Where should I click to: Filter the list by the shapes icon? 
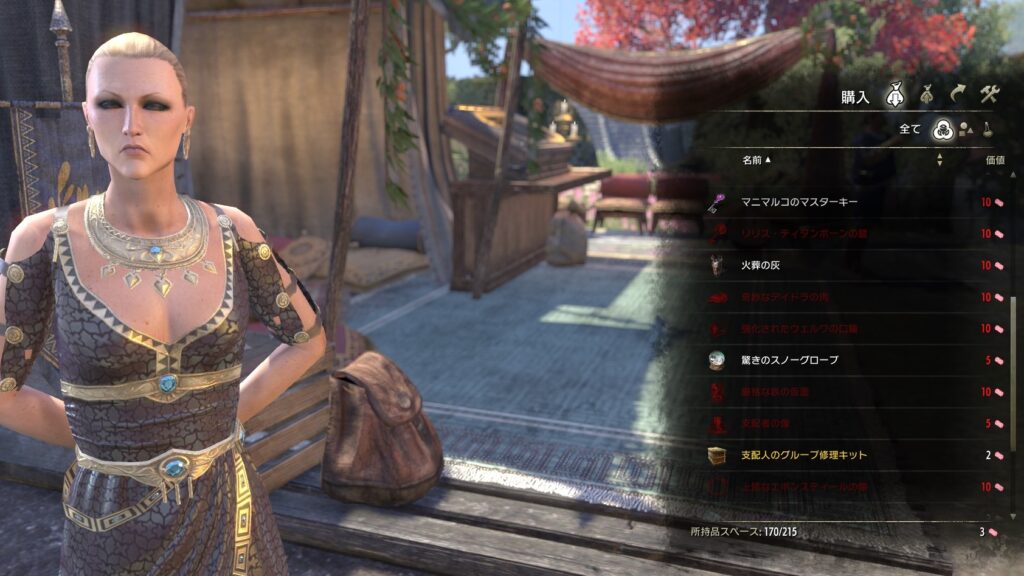(966, 129)
